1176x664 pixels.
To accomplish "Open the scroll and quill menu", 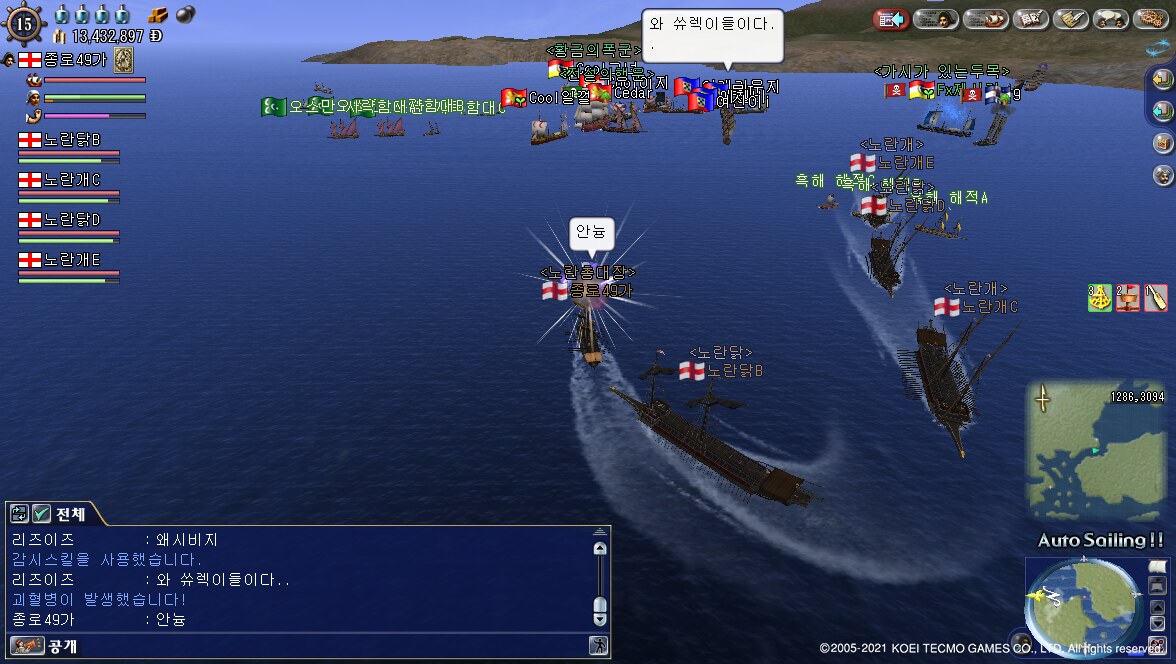I will 1071,19.
